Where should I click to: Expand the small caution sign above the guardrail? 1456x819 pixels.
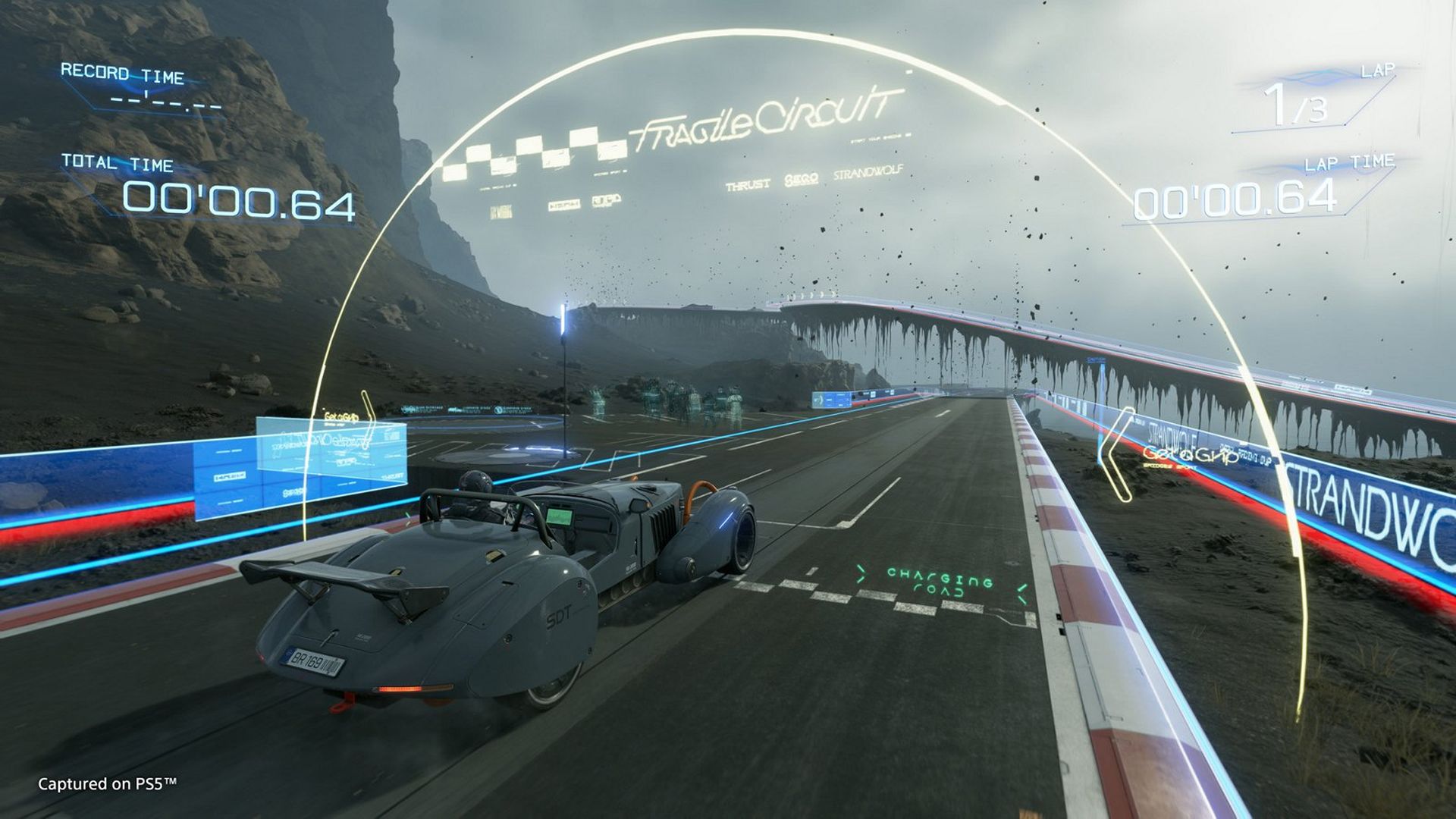[x=1097, y=359]
